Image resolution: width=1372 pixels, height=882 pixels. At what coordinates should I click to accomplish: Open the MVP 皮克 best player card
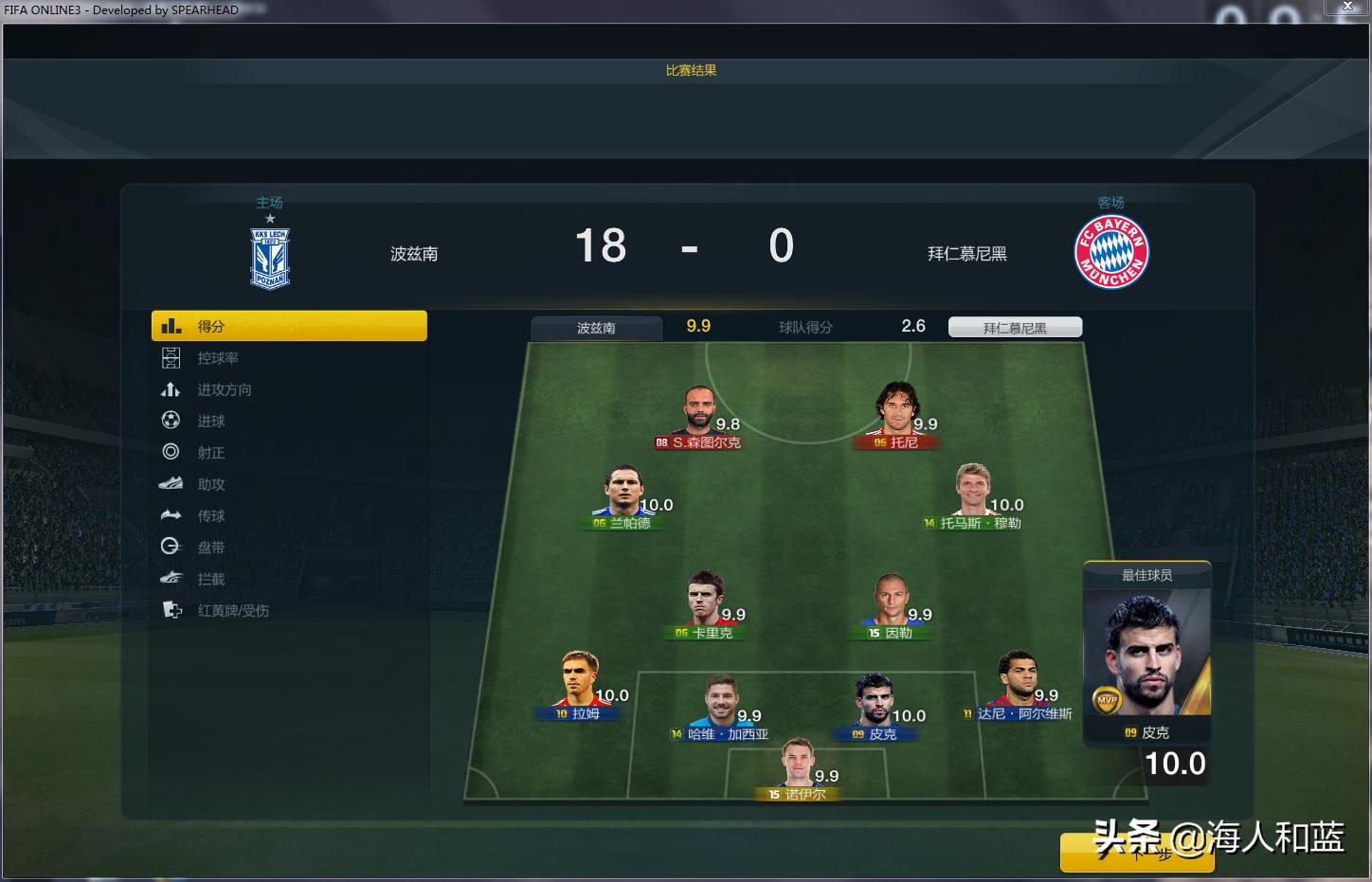[1146, 654]
